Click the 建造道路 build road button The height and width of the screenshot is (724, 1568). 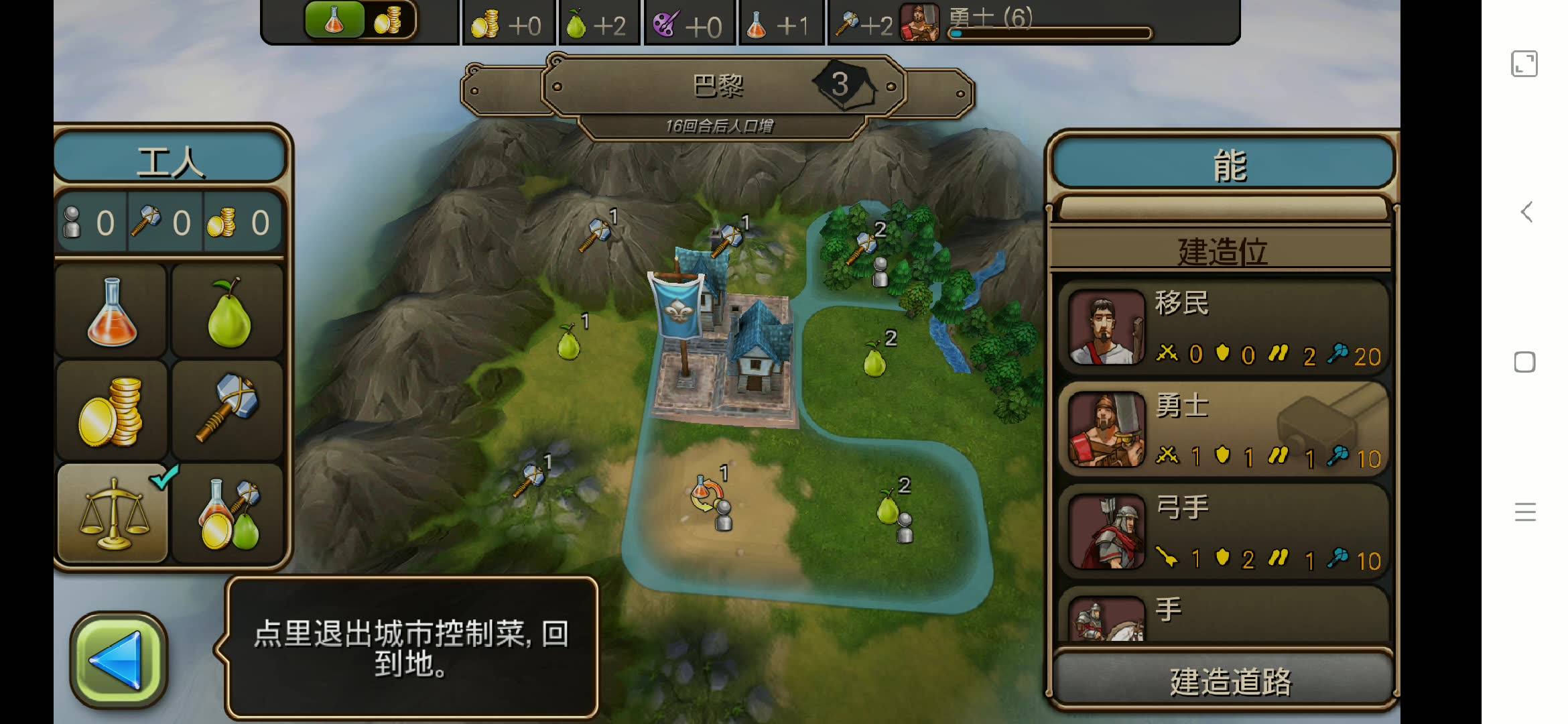(x=1224, y=681)
